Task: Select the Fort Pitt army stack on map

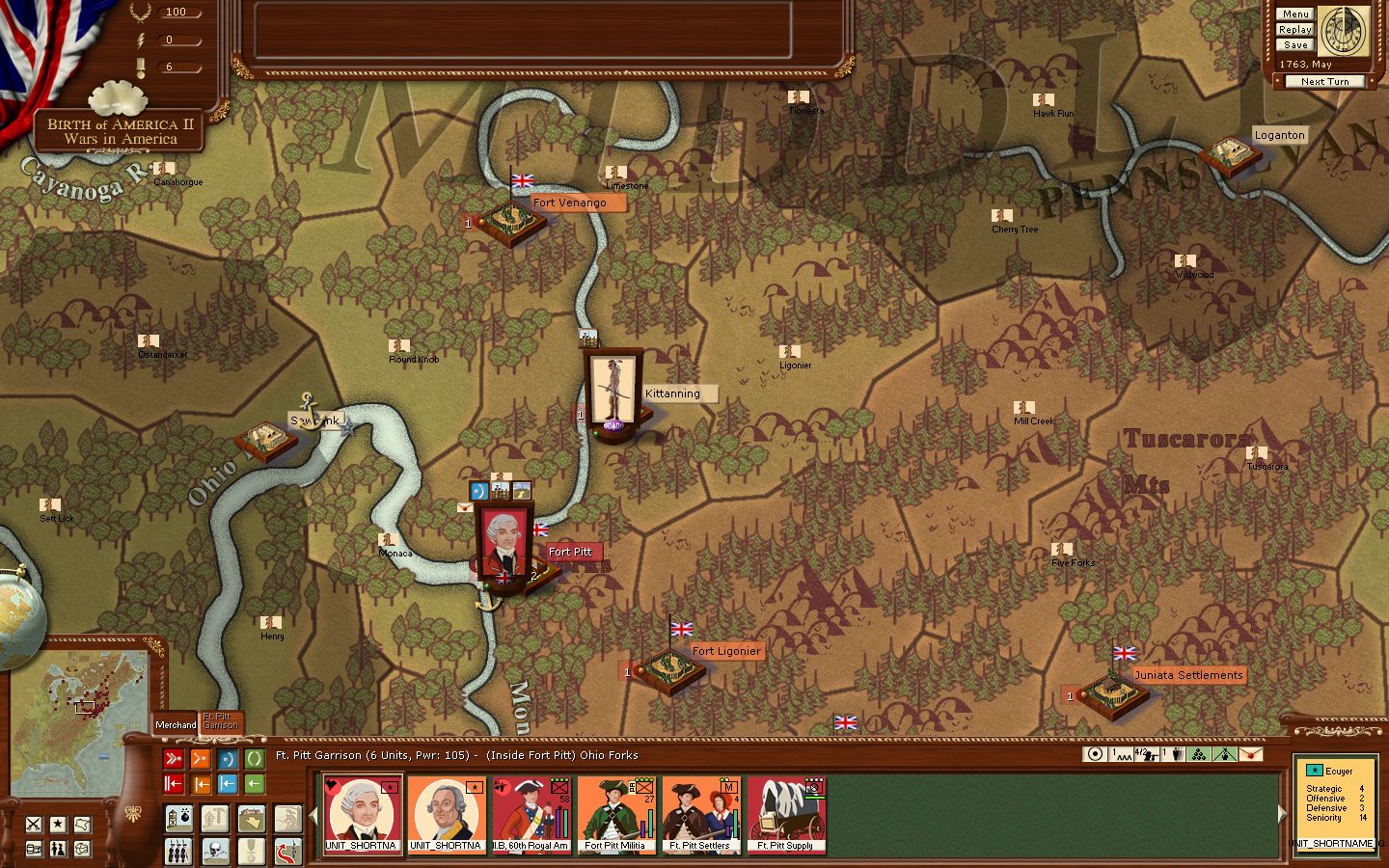Action: tap(503, 542)
